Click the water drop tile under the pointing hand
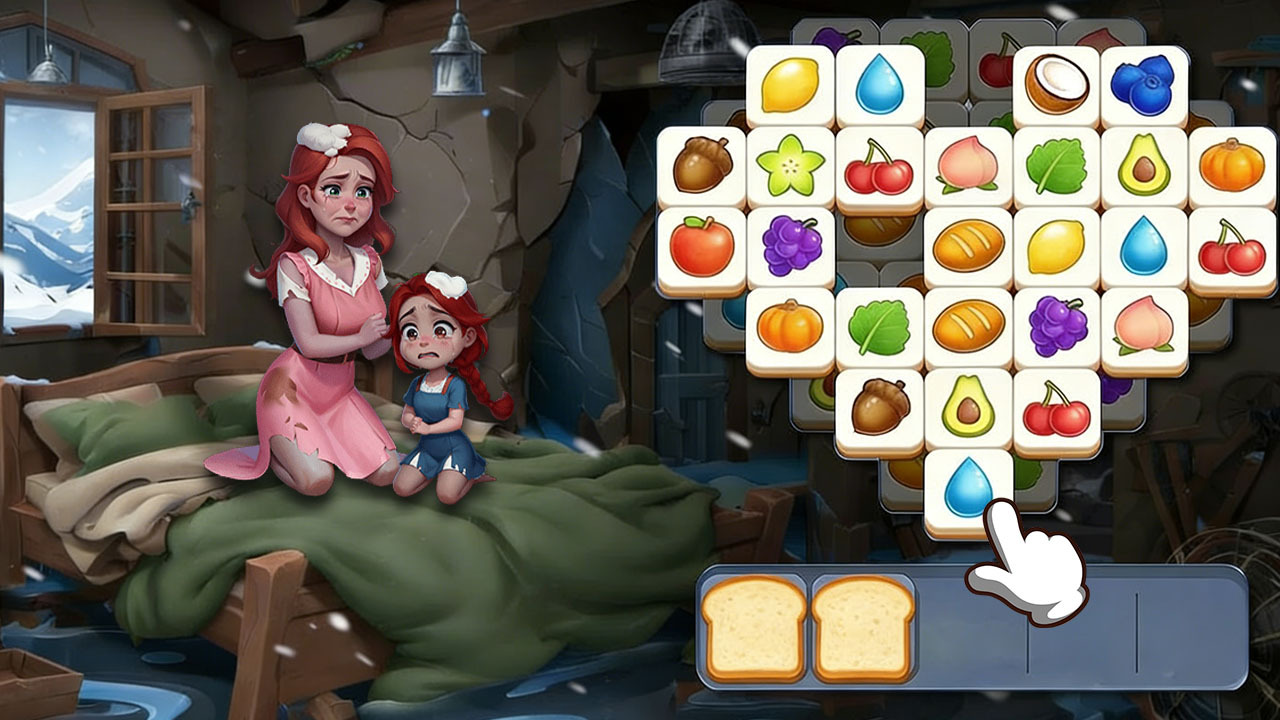This screenshot has width=1280, height=720. pyautogui.click(x=966, y=490)
